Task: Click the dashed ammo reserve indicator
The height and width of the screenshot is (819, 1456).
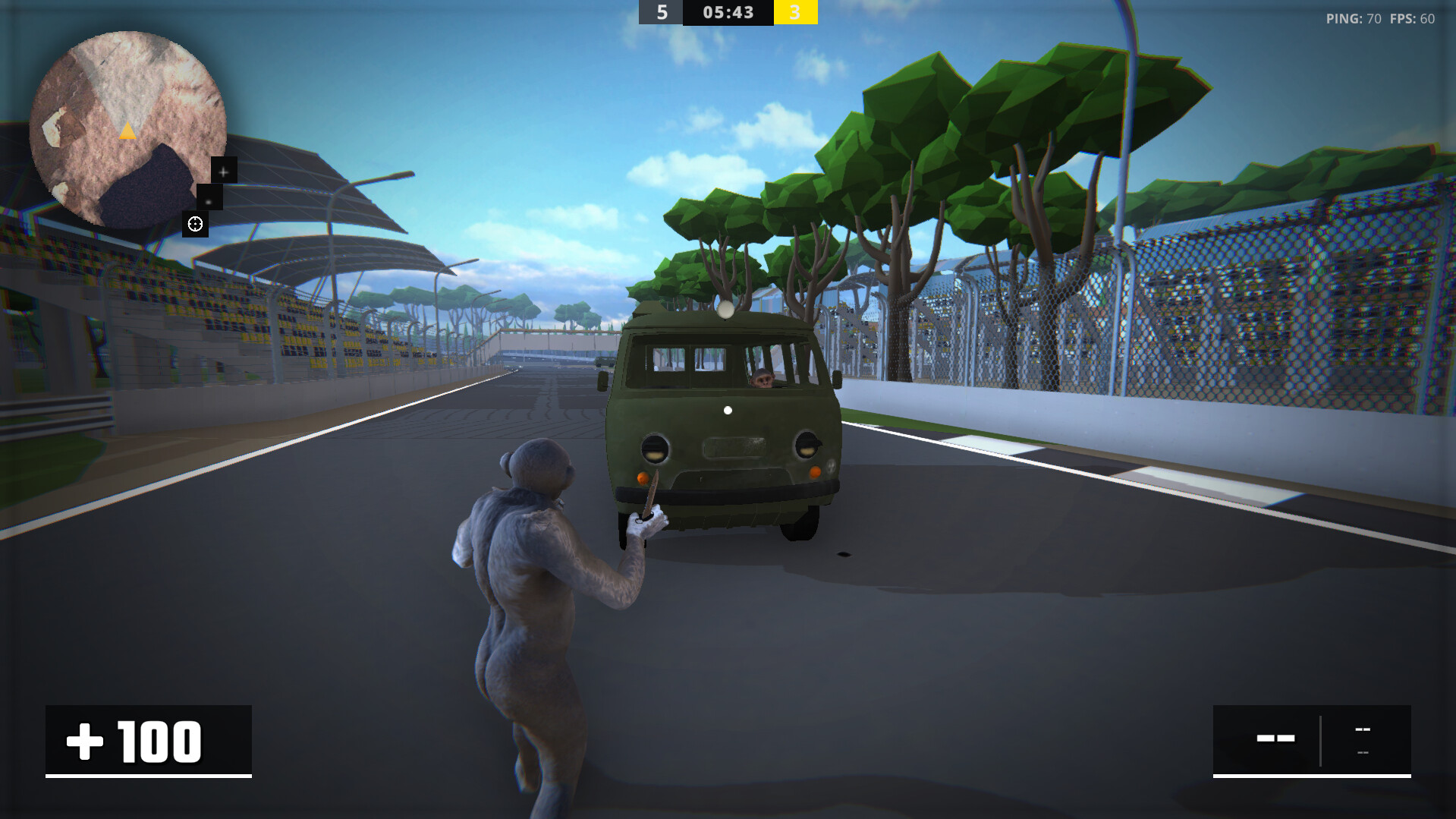Action: [1363, 729]
